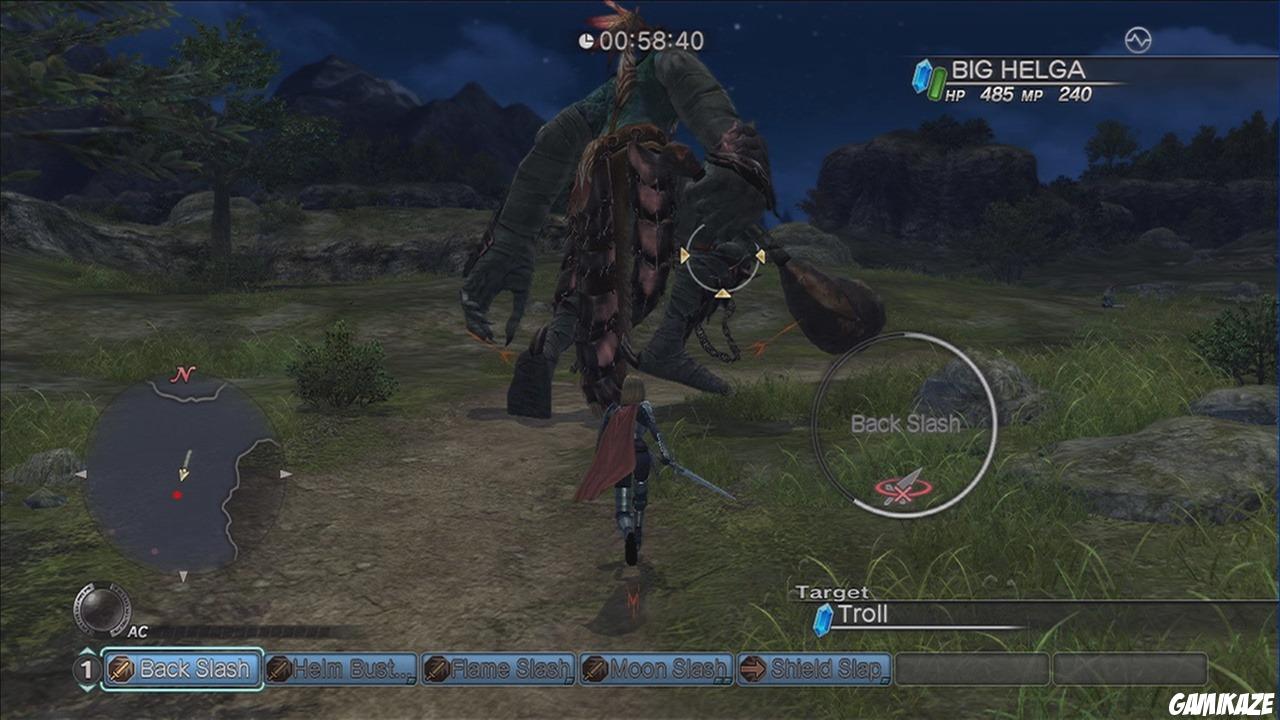Choose the Moon Slash skill

(657, 669)
